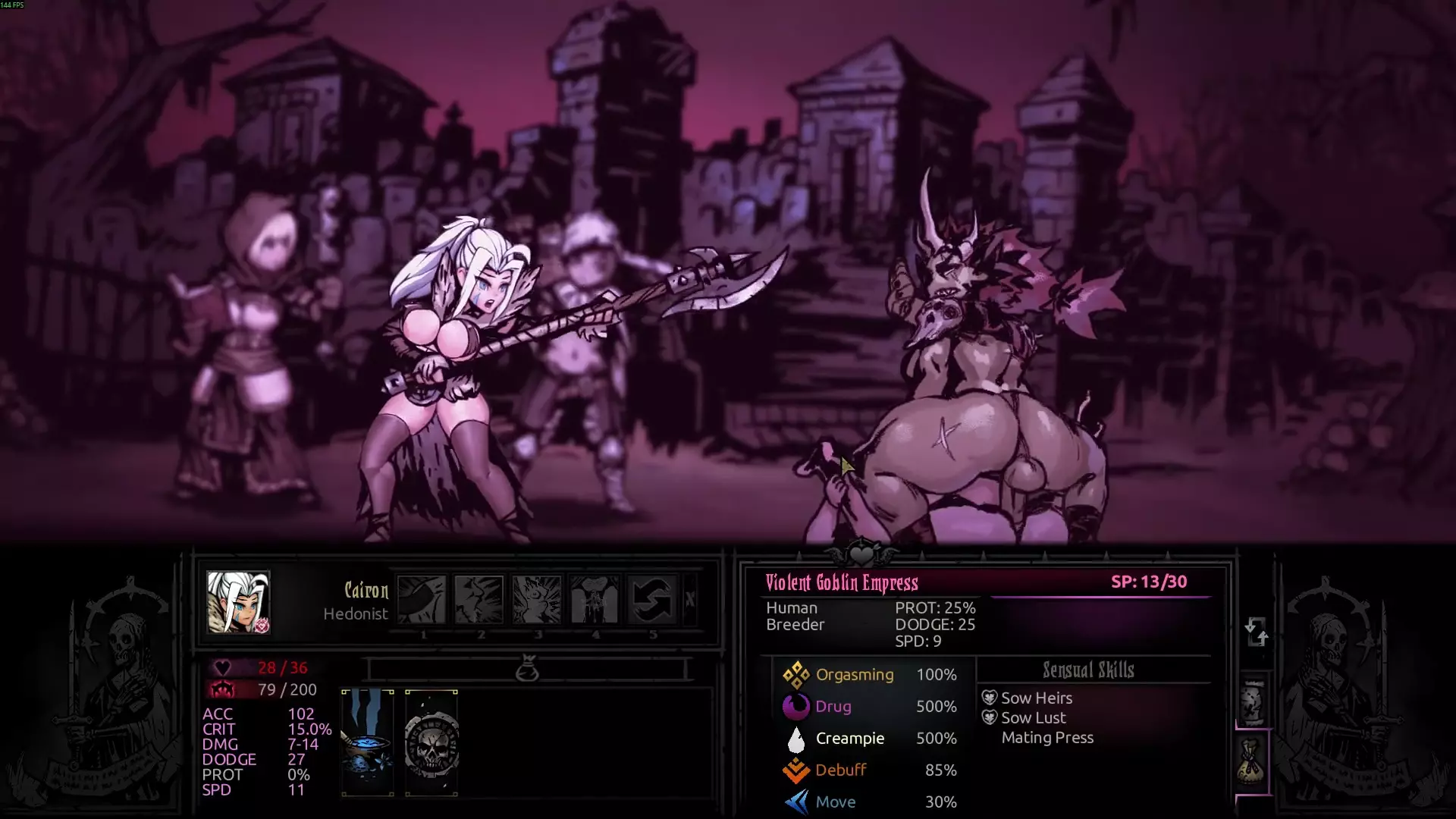This screenshot has width=1456, height=819.
Task: Activate the move/swap position skill
Action: click(x=652, y=600)
